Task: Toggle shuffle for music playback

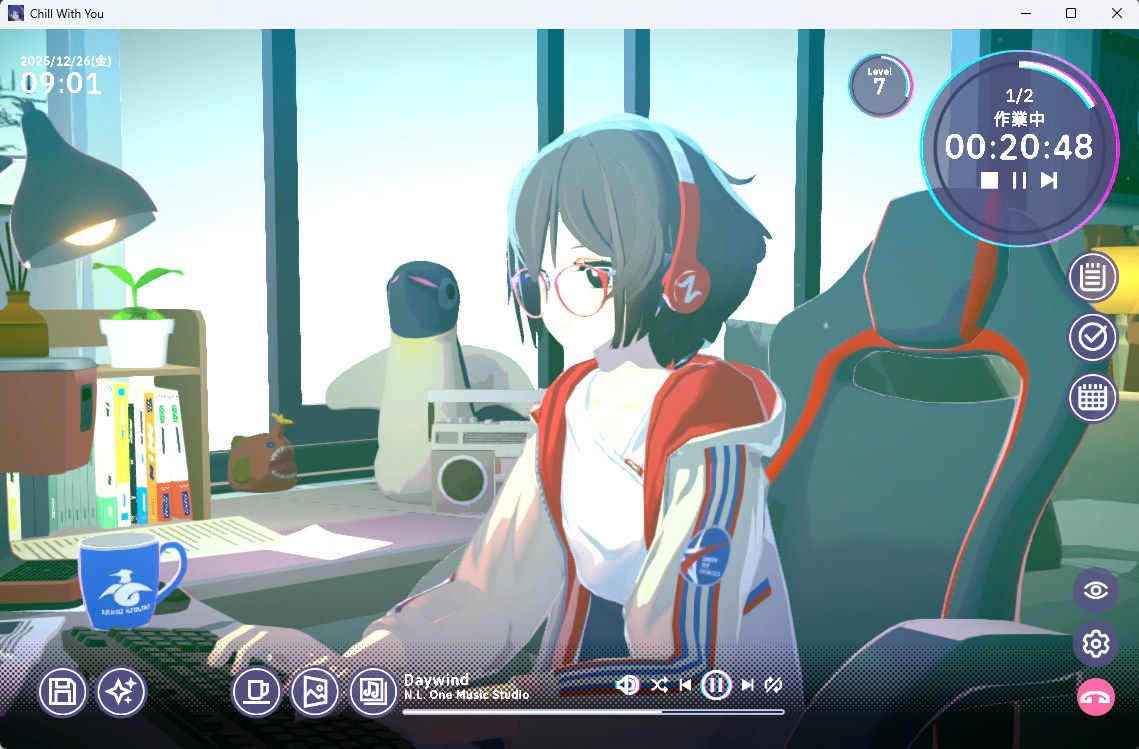Action: (659, 685)
